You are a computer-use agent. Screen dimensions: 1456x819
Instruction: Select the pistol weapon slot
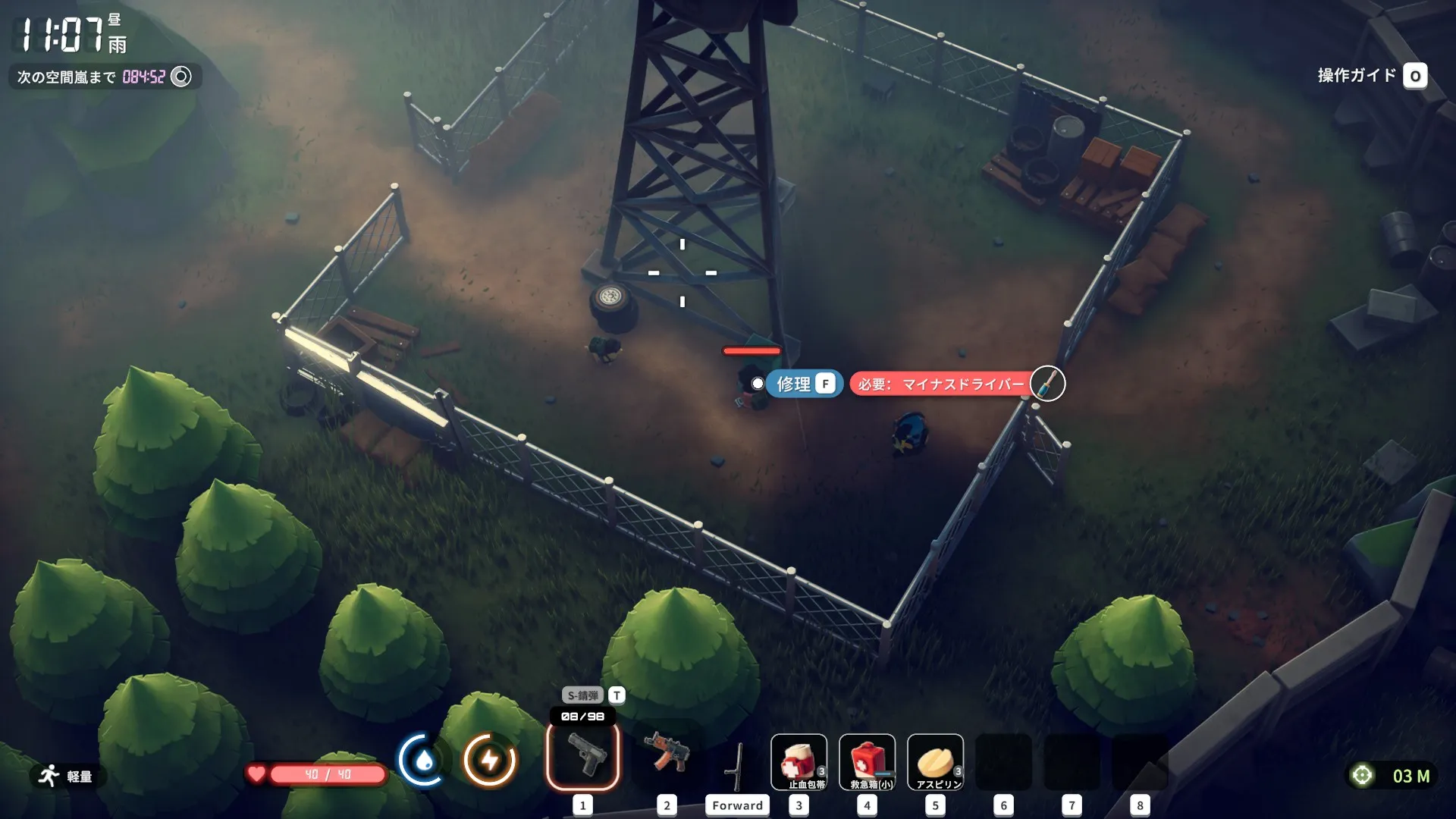click(582, 756)
